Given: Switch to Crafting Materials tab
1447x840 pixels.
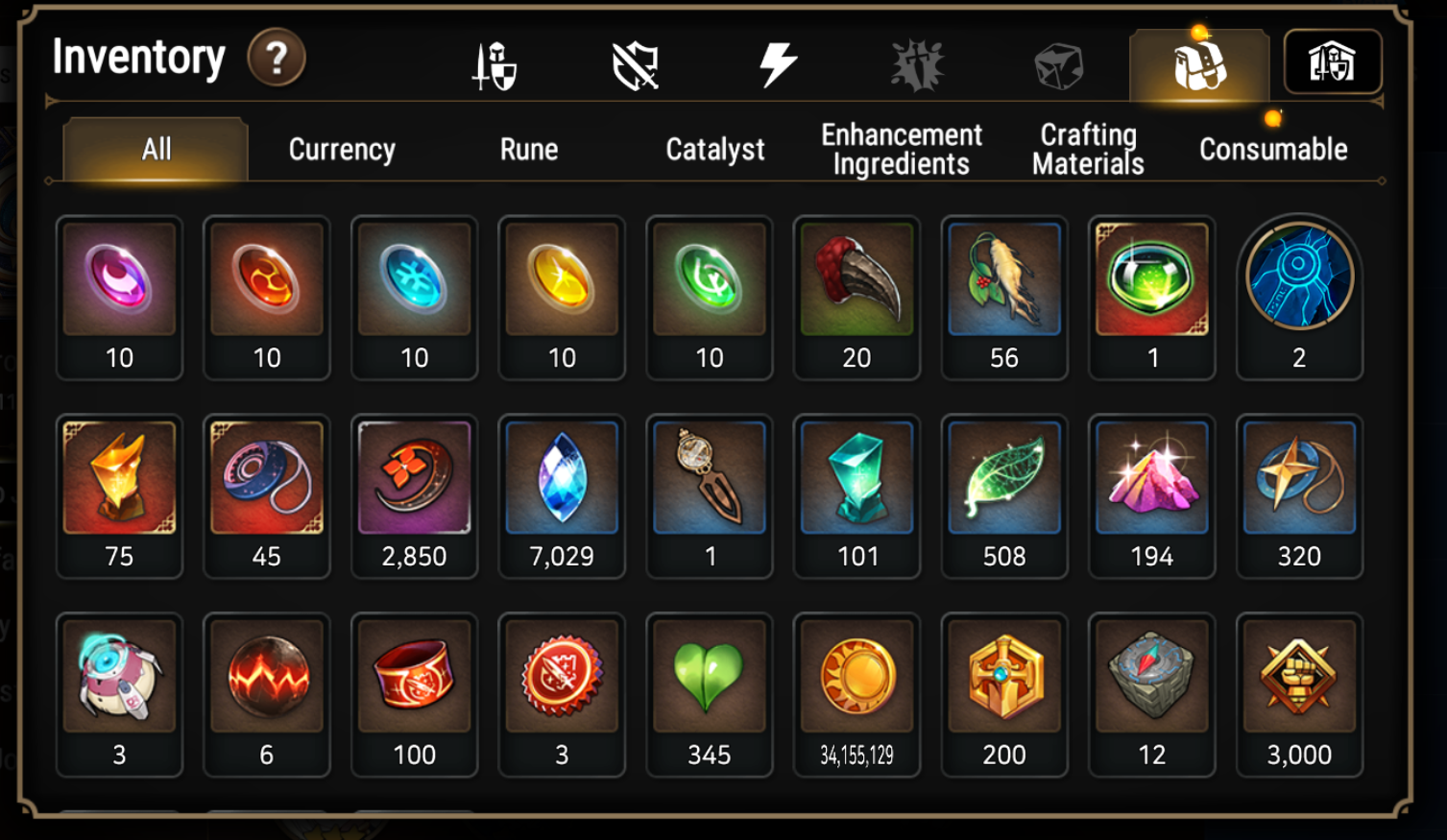Looking at the screenshot, I should pyautogui.click(x=1088, y=149).
